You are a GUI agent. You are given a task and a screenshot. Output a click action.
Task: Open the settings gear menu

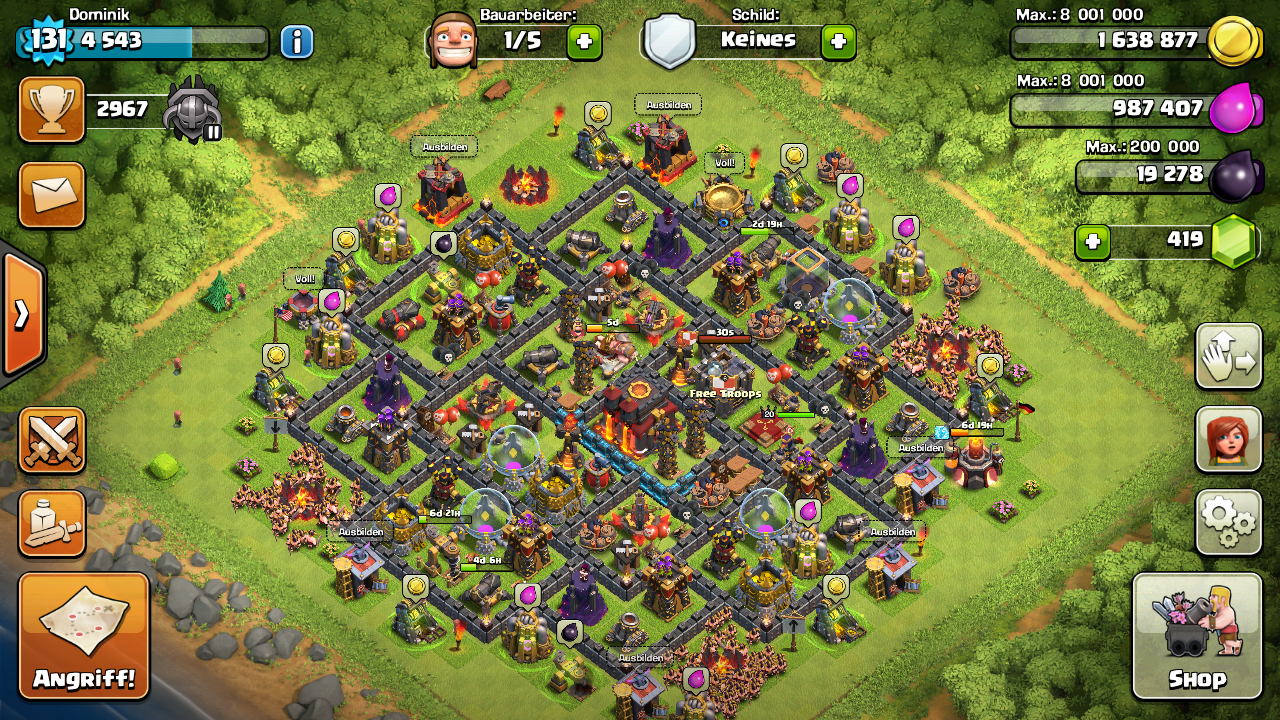(x=1228, y=521)
